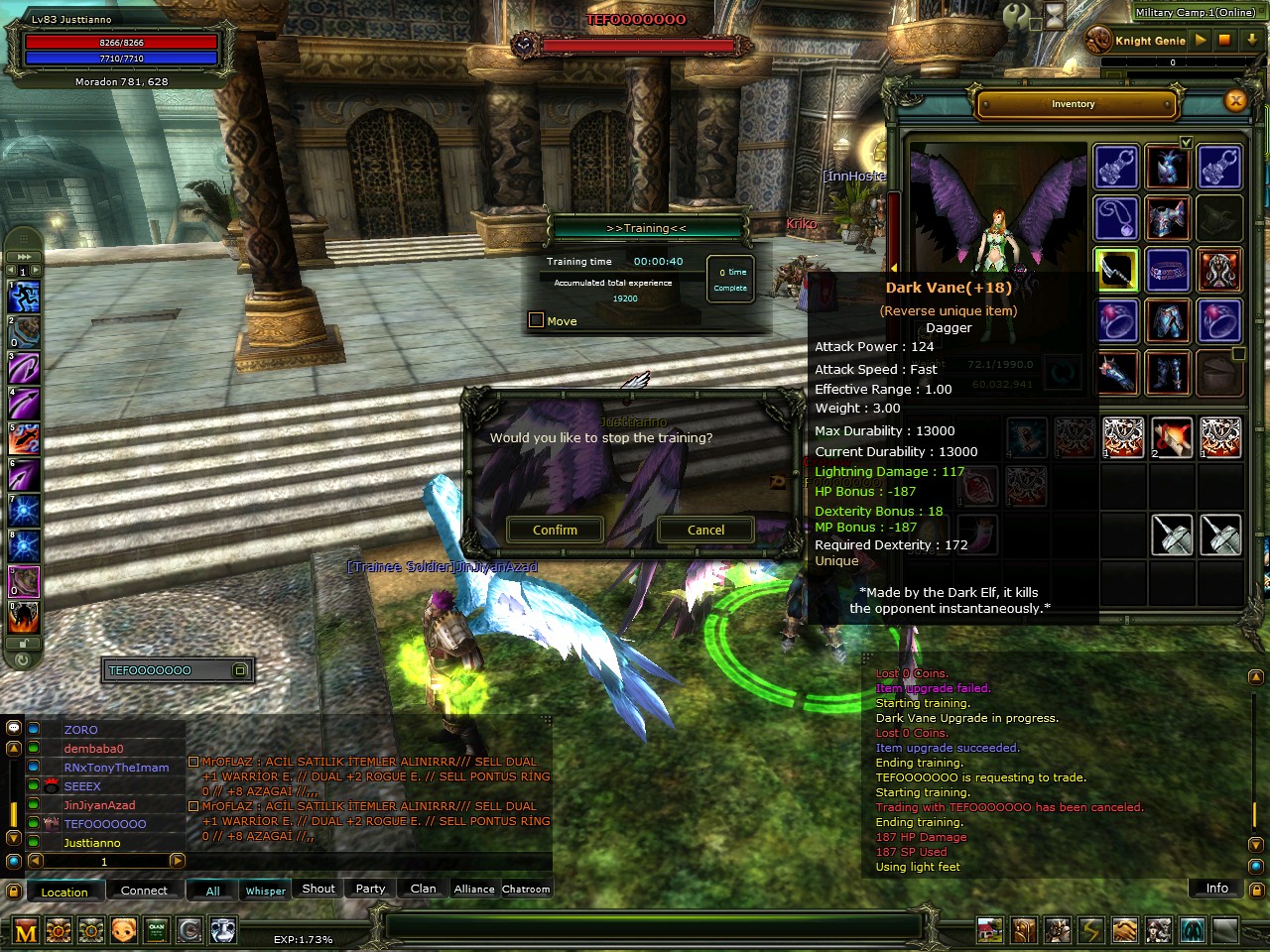Open the Knight Genie panel

[x=1149, y=41]
